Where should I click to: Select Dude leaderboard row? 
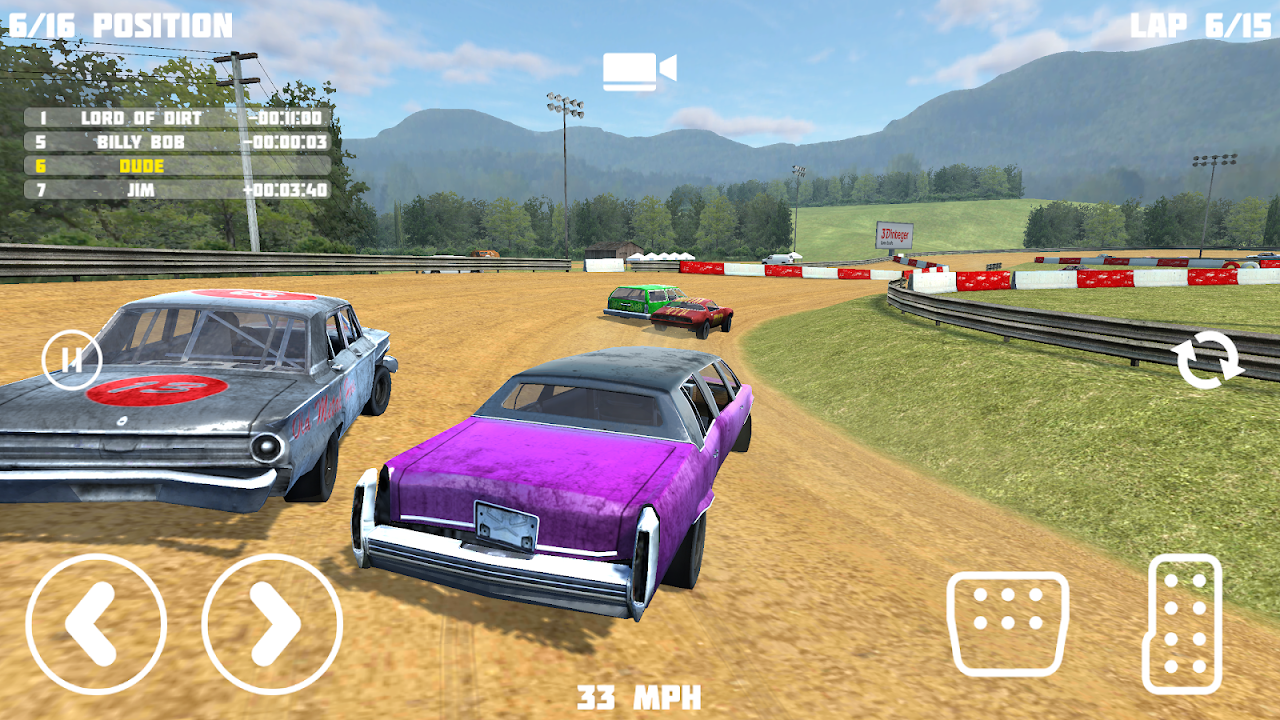[x=177, y=166]
